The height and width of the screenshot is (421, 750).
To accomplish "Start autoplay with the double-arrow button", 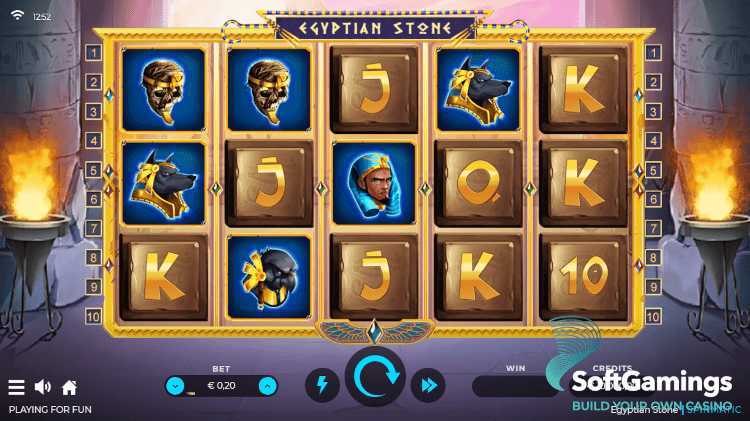I will point(429,385).
